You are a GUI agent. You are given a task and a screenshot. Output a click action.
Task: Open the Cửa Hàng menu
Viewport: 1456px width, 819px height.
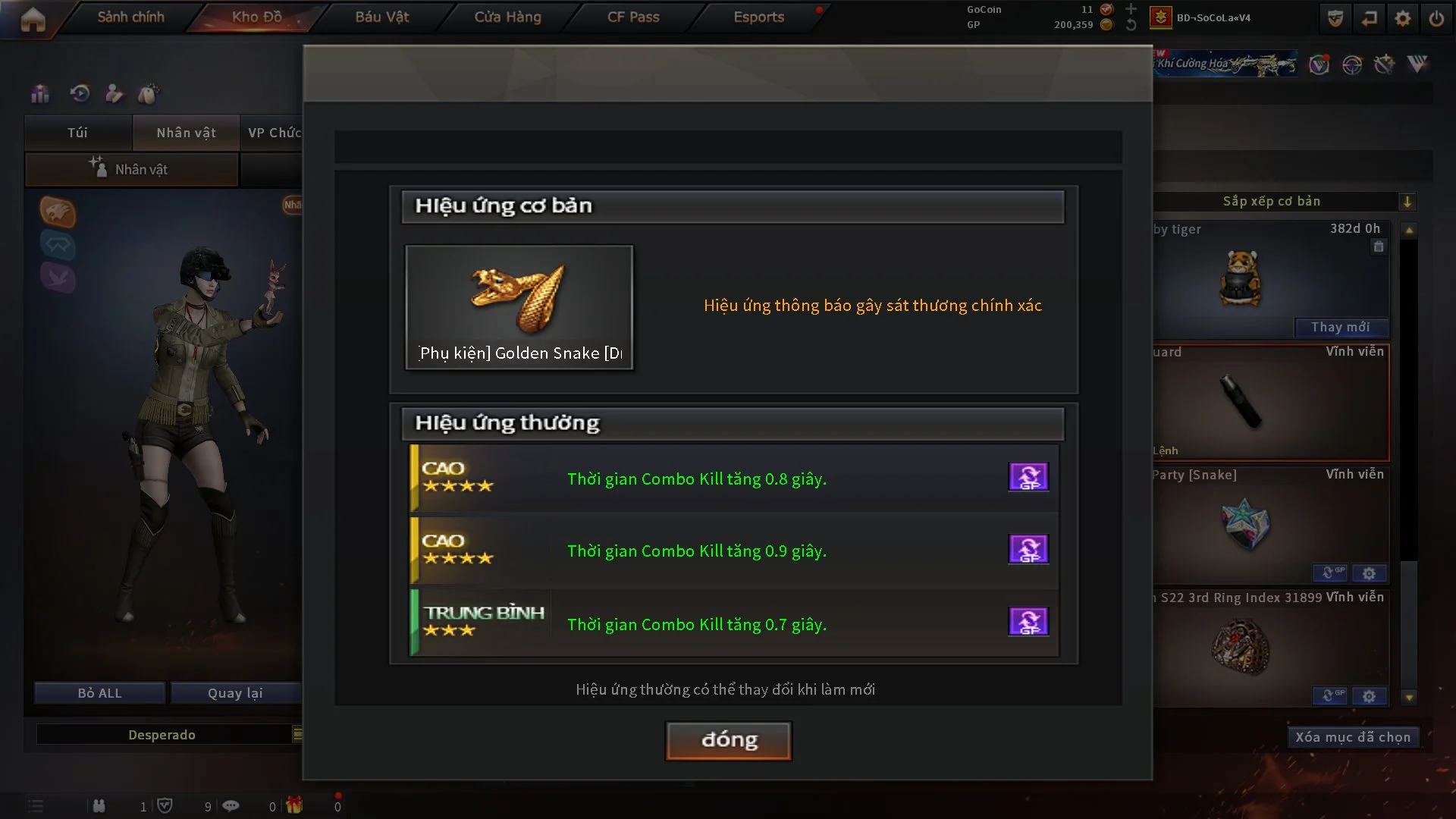pyautogui.click(x=507, y=17)
